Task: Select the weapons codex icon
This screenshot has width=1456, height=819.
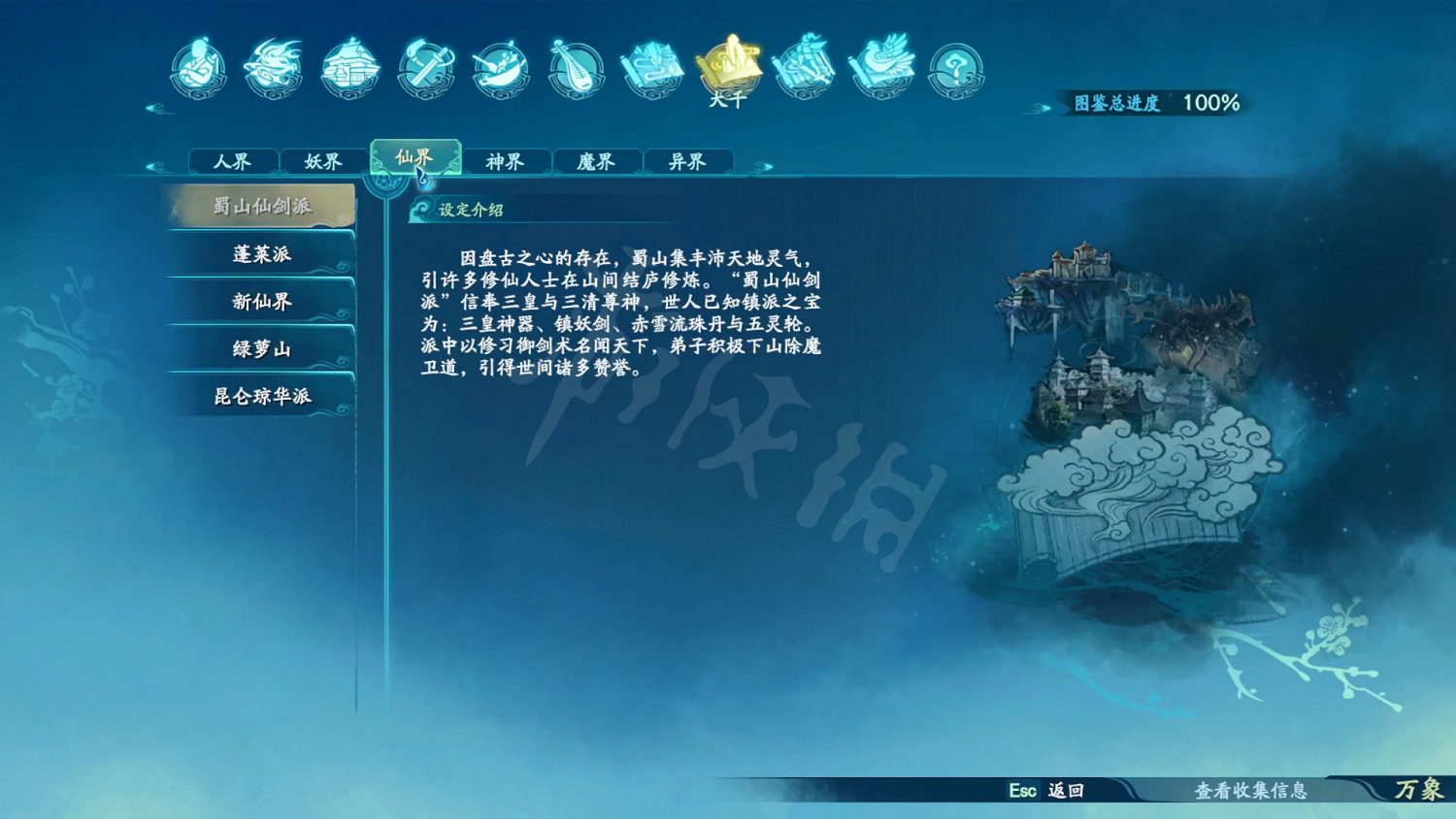Action: (425, 68)
